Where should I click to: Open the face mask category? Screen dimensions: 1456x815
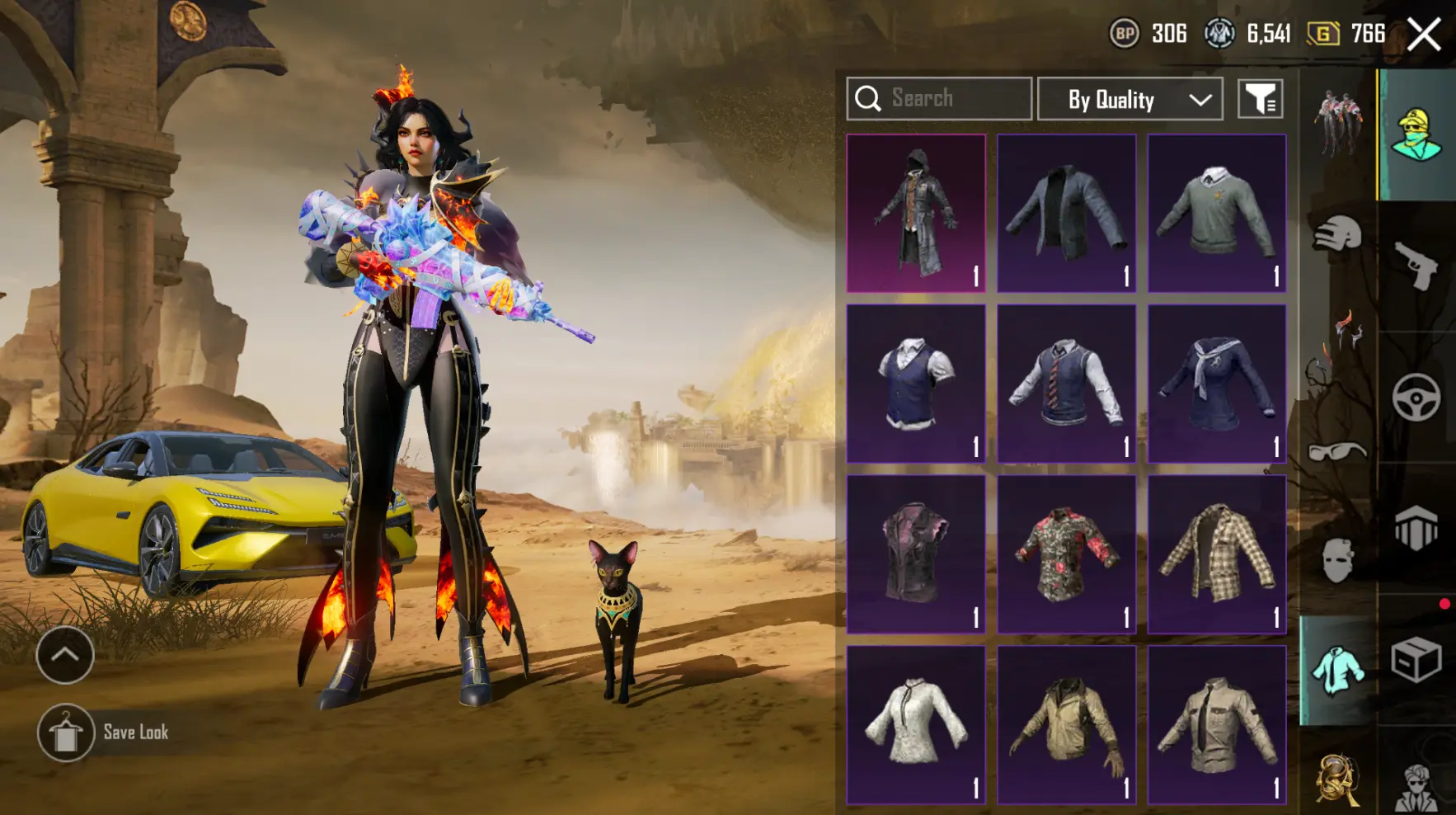tap(1337, 561)
